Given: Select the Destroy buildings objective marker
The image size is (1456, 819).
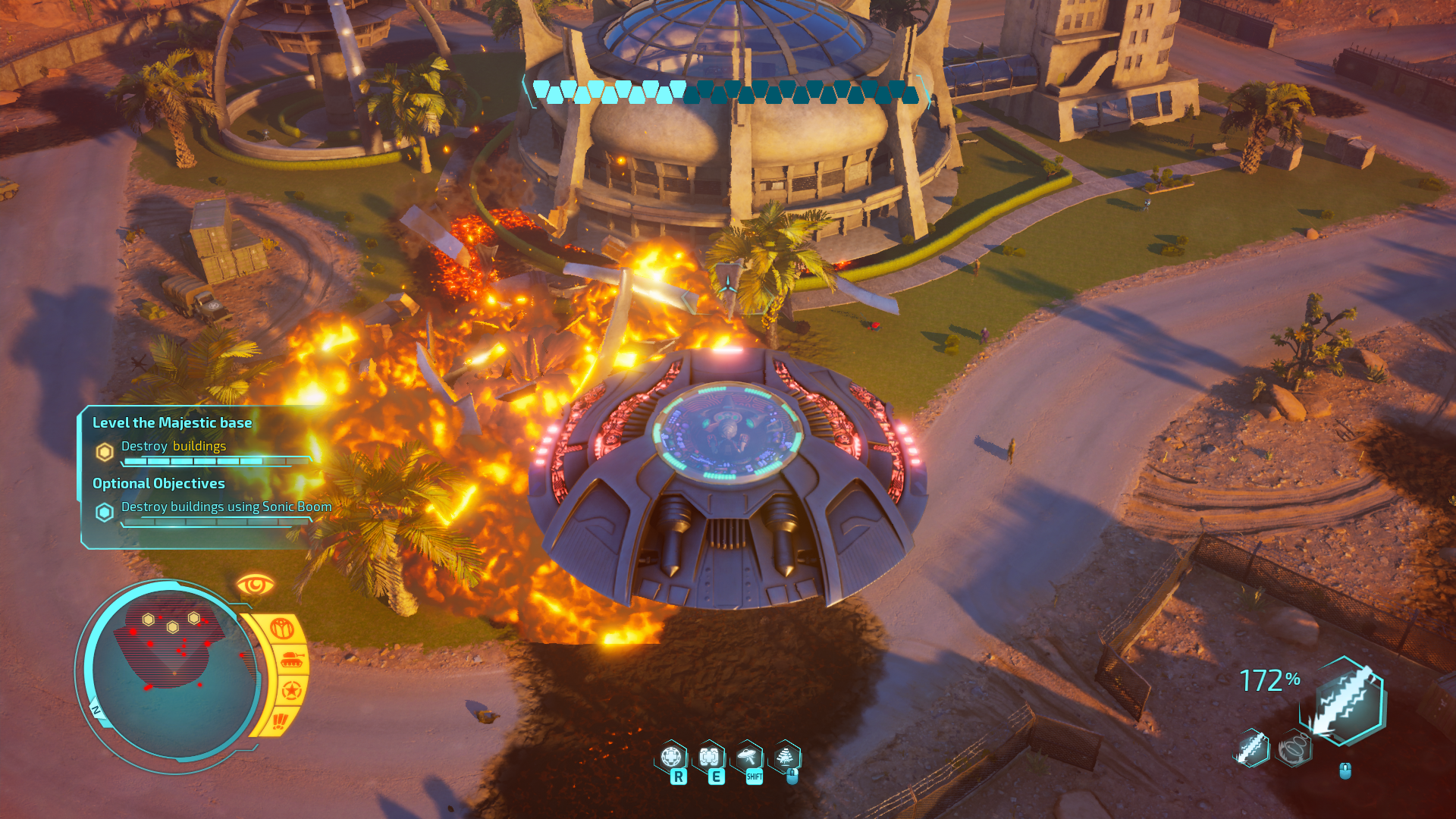Looking at the screenshot, I should pos(105,452).
